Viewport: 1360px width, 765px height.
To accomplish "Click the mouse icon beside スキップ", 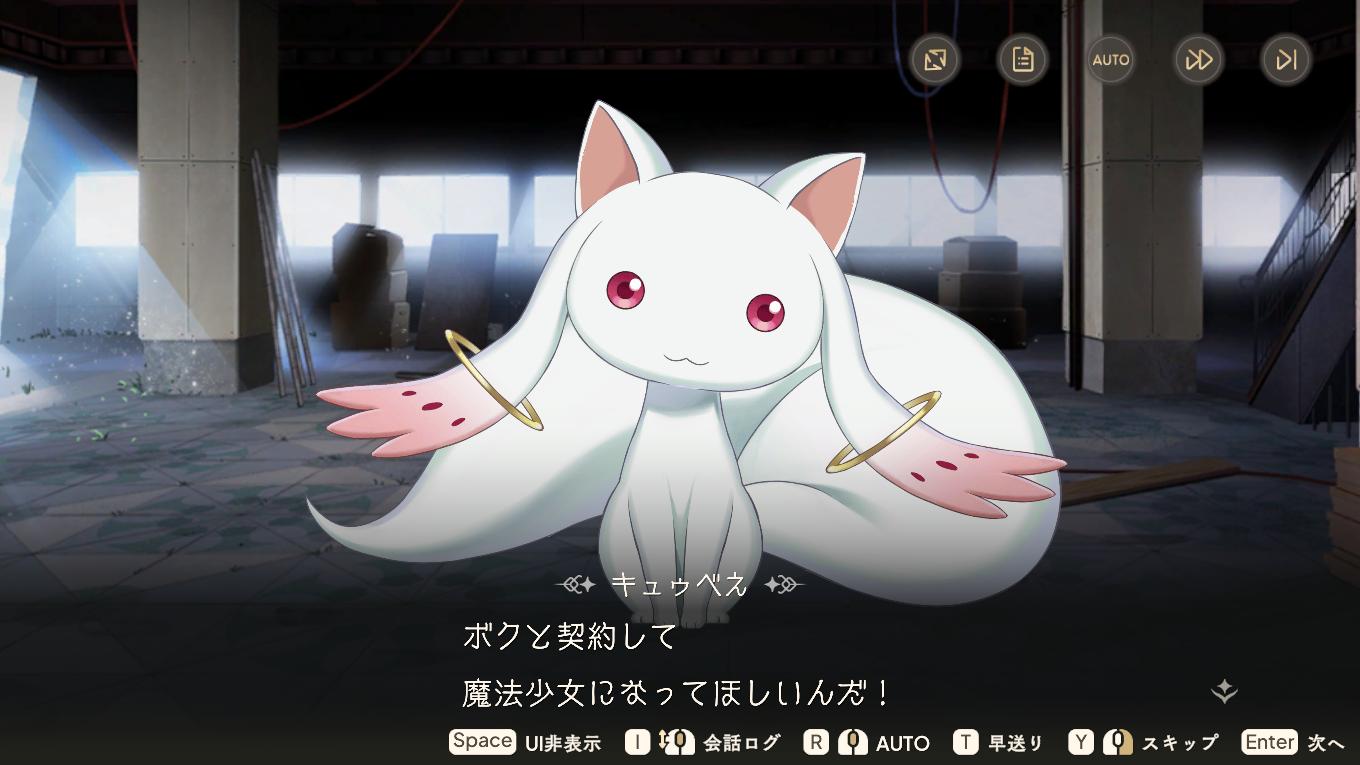I will [x=1120, y=742].
